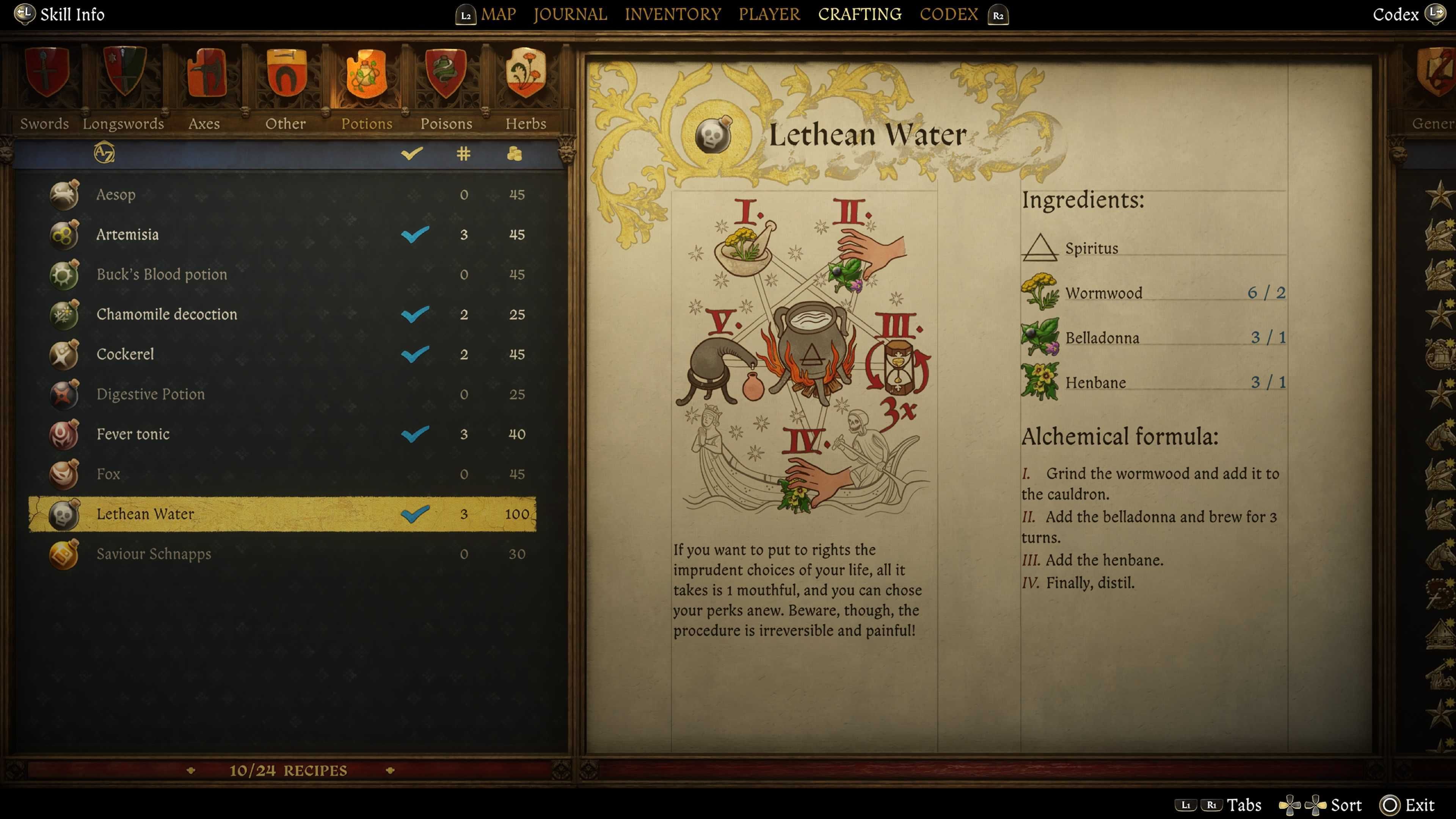Sort recipes by the checkmark column

point(411,153)
